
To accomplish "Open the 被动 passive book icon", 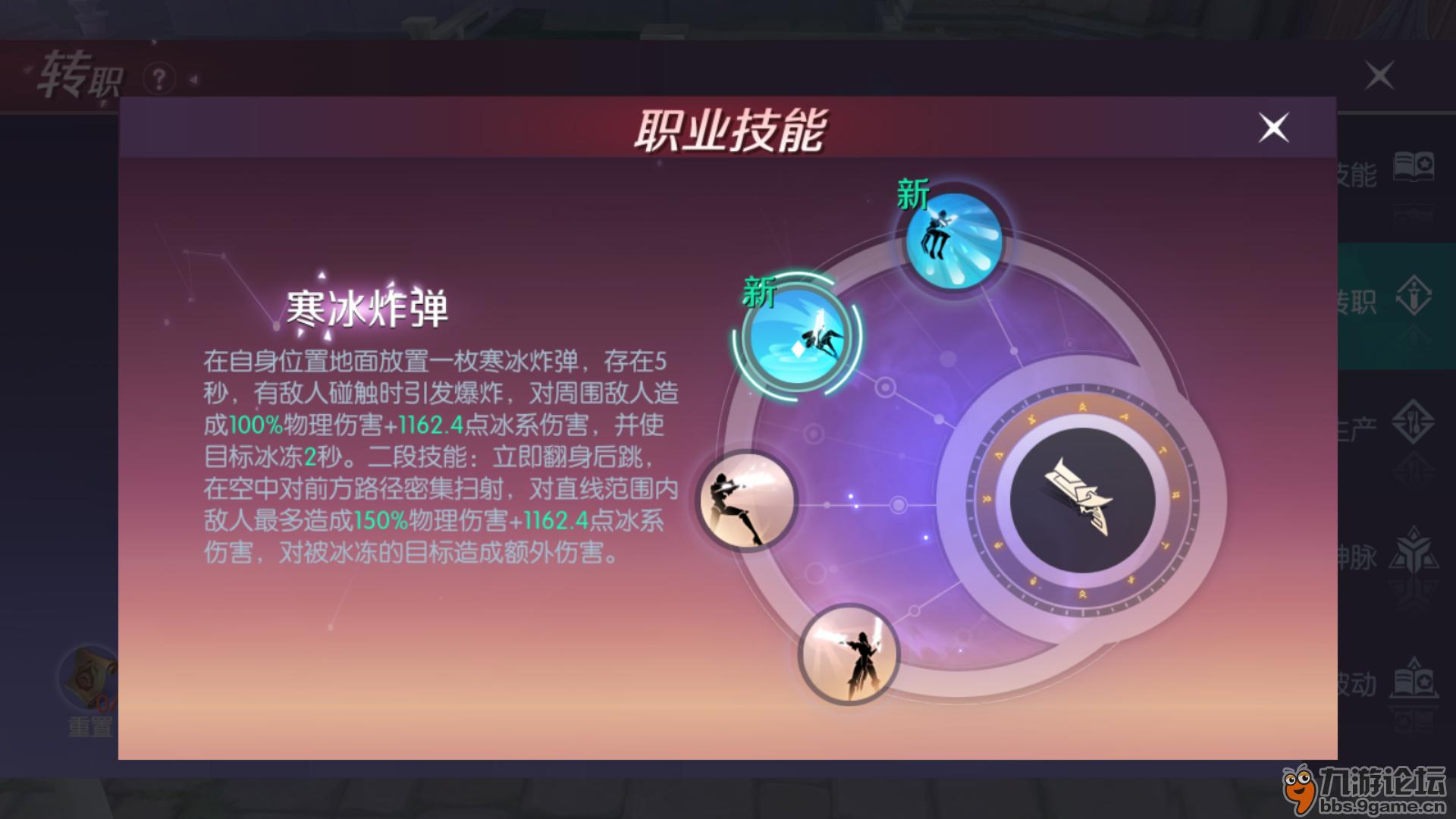I will click(x=1413, y=676).
